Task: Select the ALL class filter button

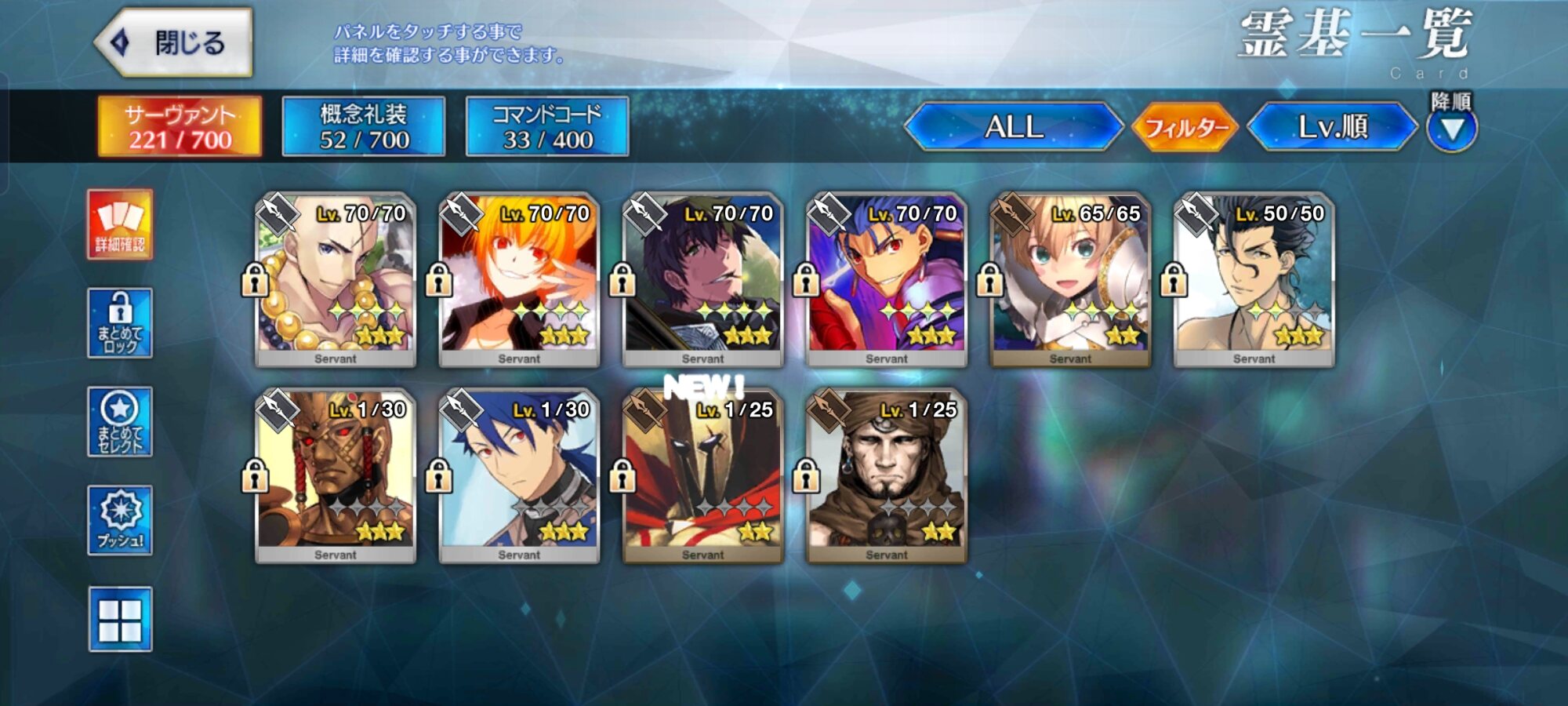Action: click(1014, 126)
